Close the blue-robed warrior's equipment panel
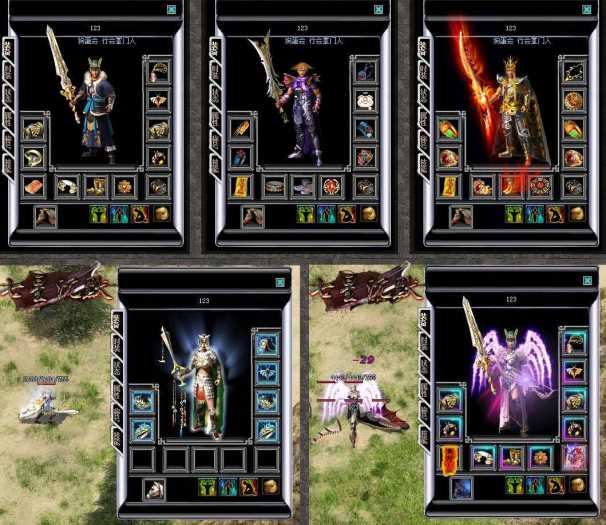This screenshot has height=525, width=606. click(172, 10)
